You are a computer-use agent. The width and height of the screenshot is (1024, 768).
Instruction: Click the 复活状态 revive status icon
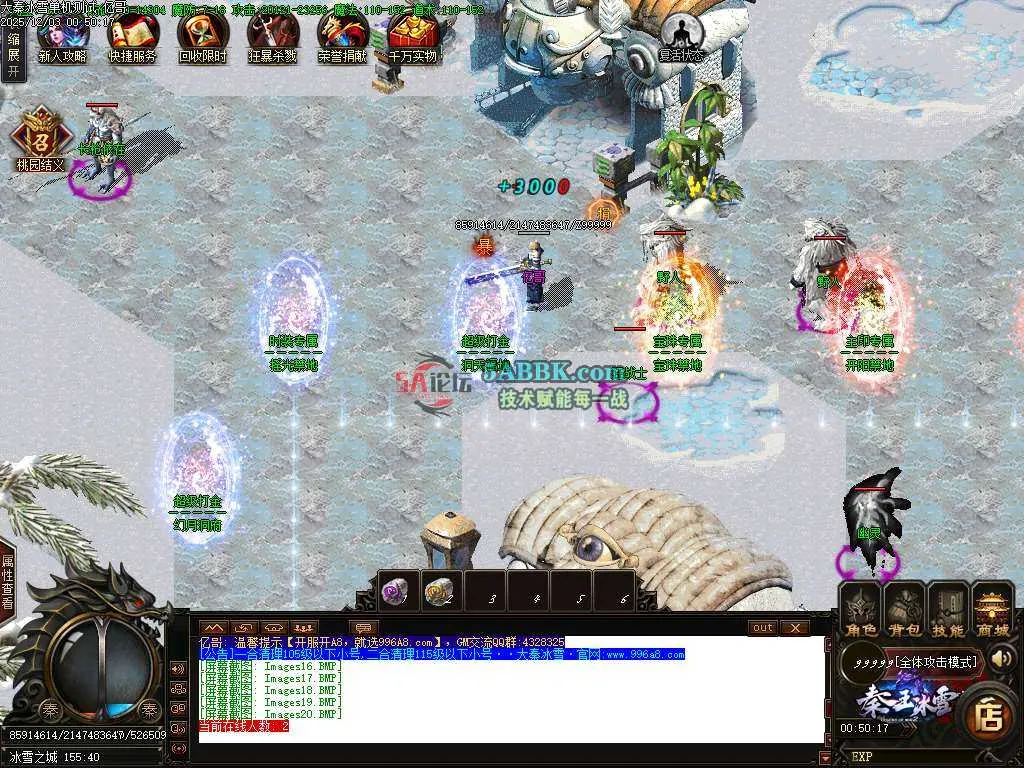coord(681,36)
